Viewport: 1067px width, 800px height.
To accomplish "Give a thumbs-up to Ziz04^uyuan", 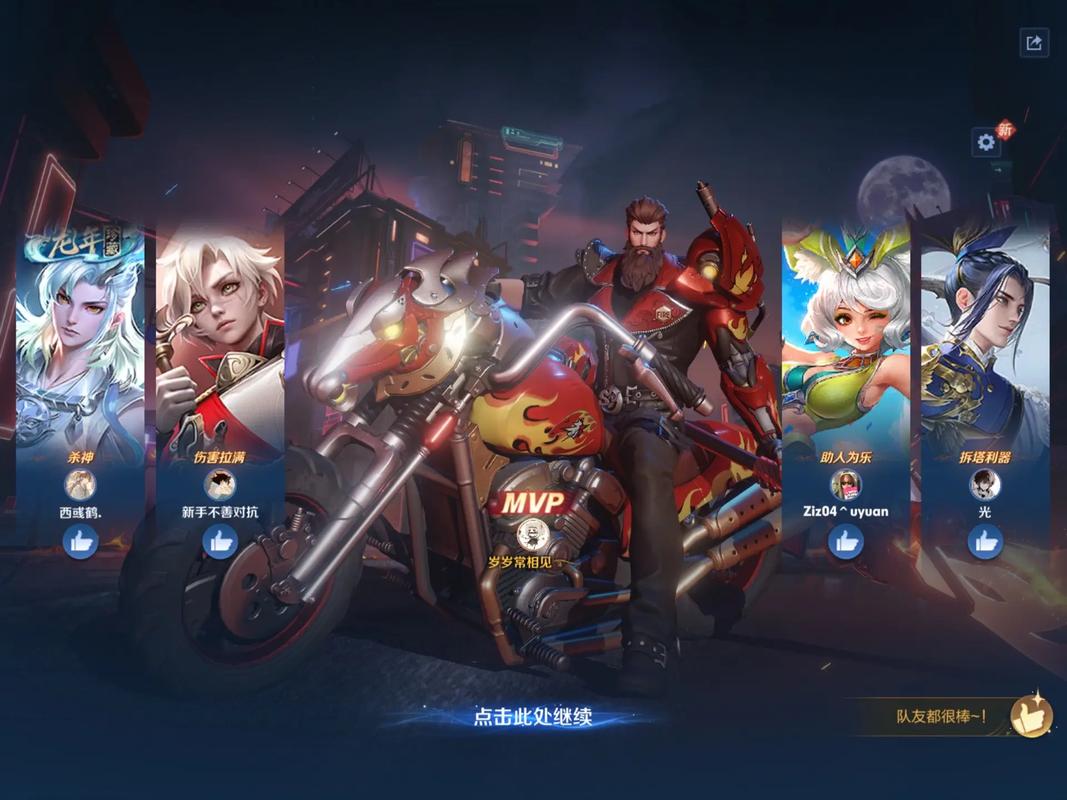I will (846, 541).
